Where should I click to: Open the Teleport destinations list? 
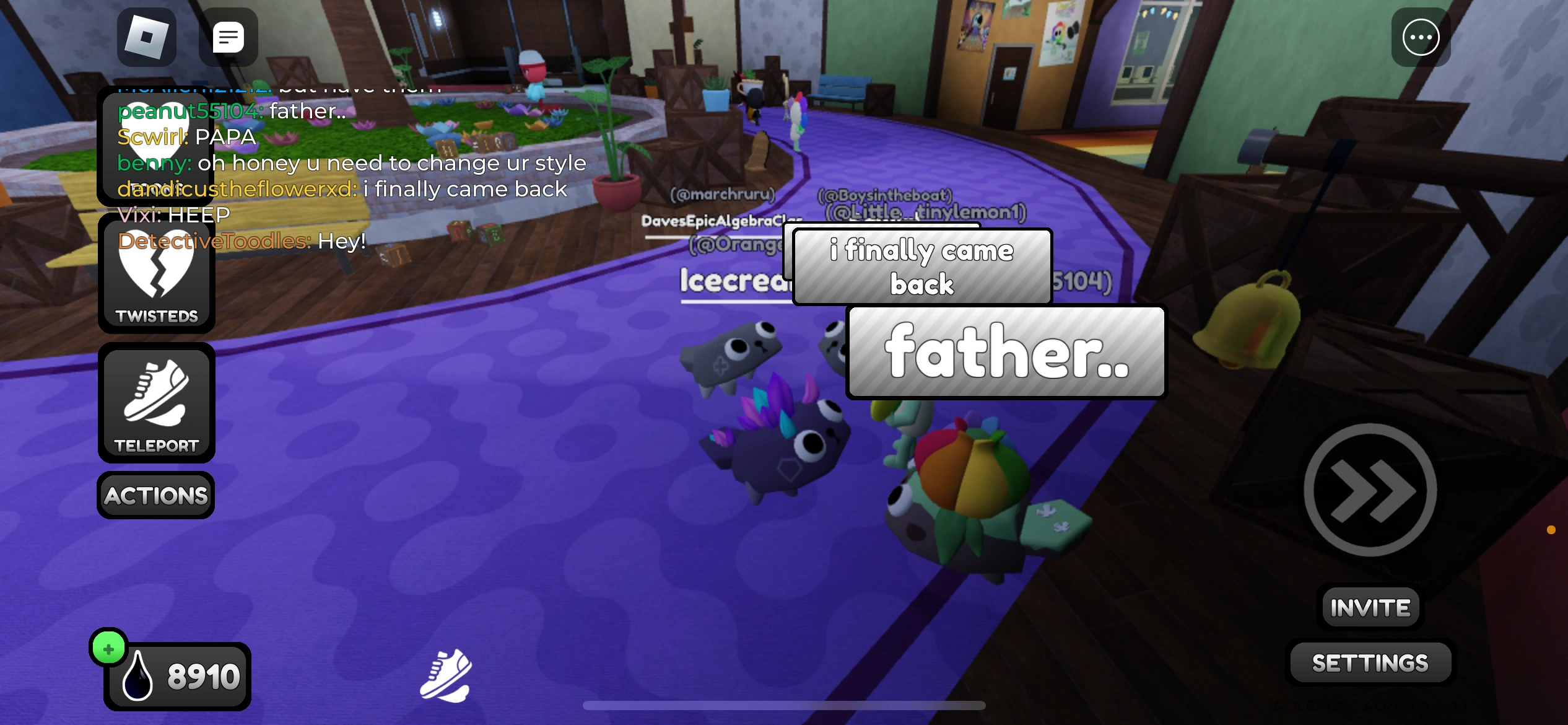tap(156, 400)
